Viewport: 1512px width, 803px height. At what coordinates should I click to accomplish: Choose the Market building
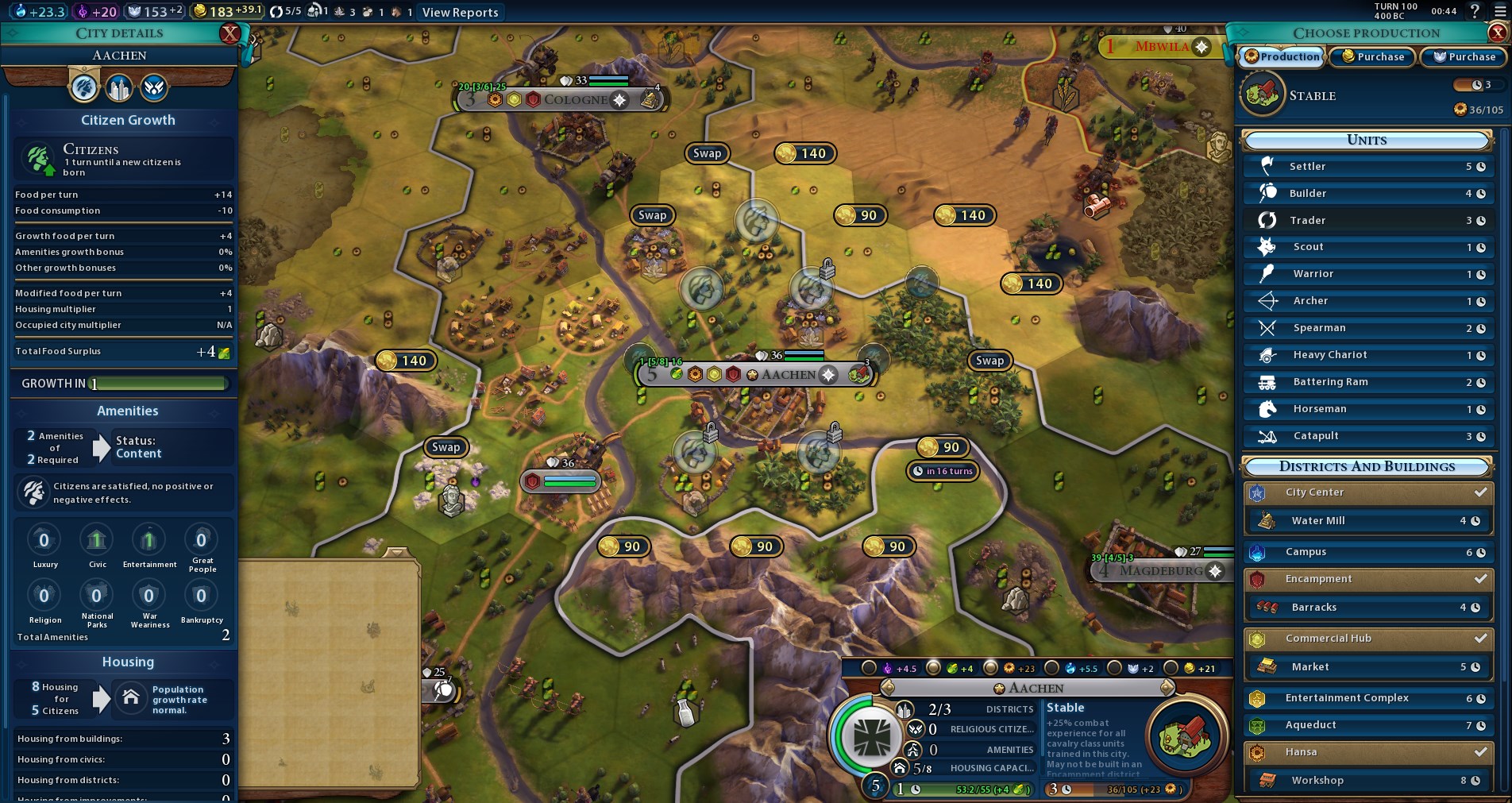point(1367,667)
